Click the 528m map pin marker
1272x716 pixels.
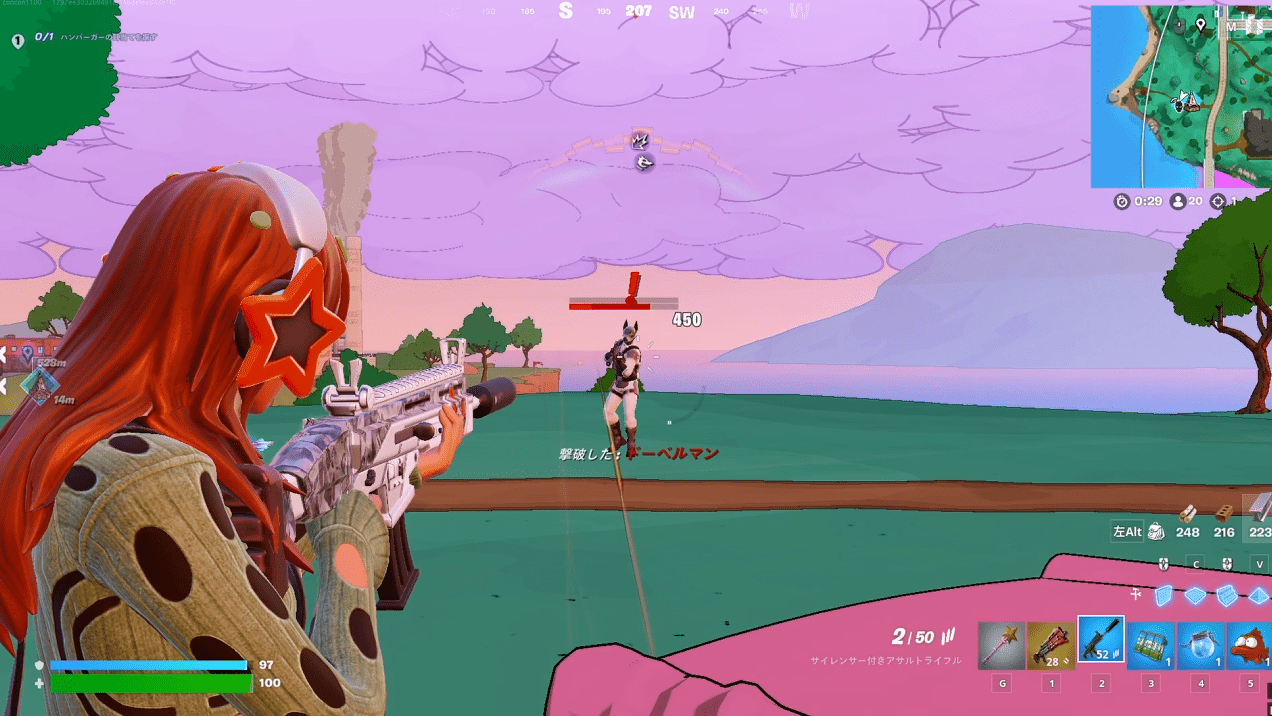[27, 353]
